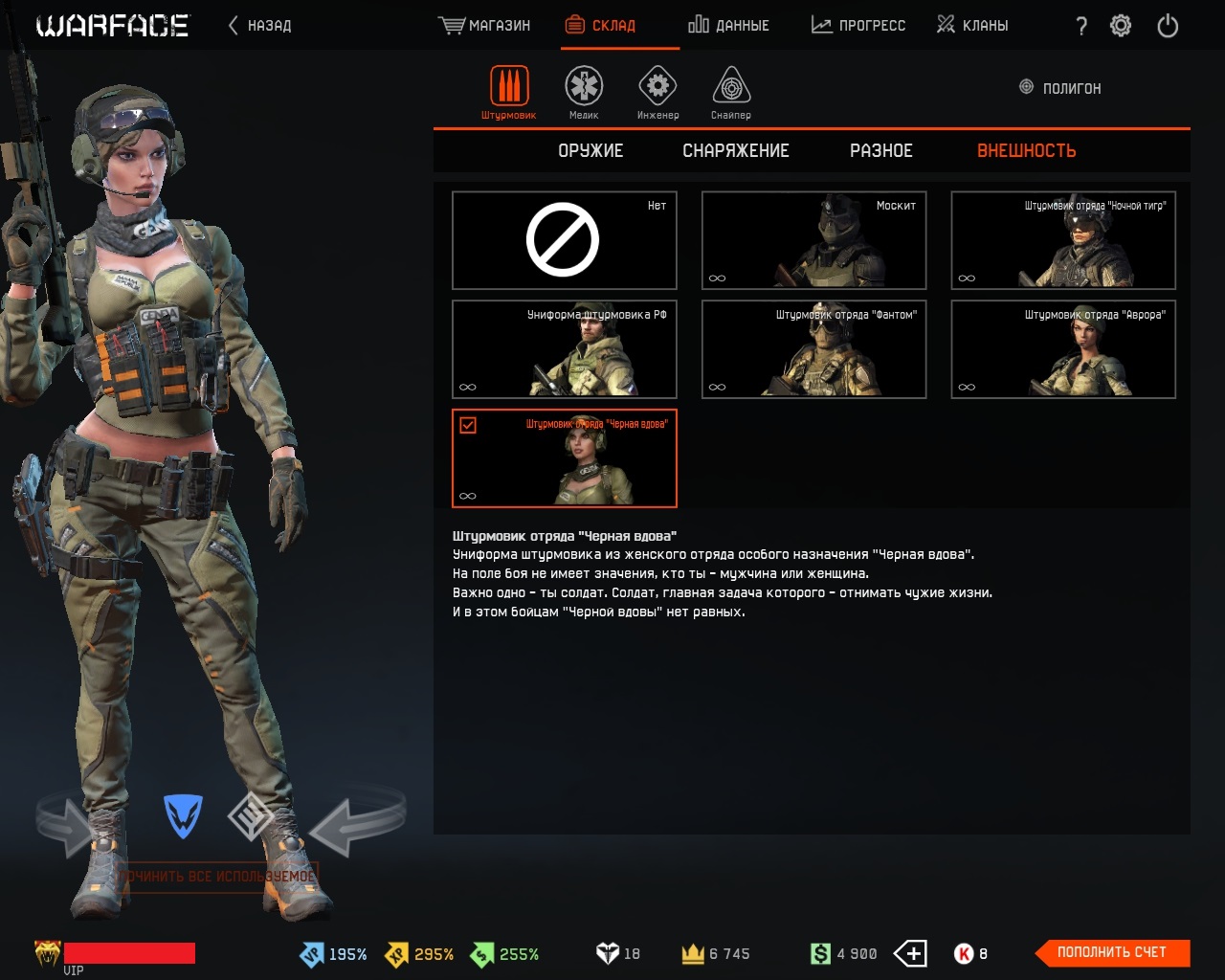Open the Прогресс section

[857, 26]
